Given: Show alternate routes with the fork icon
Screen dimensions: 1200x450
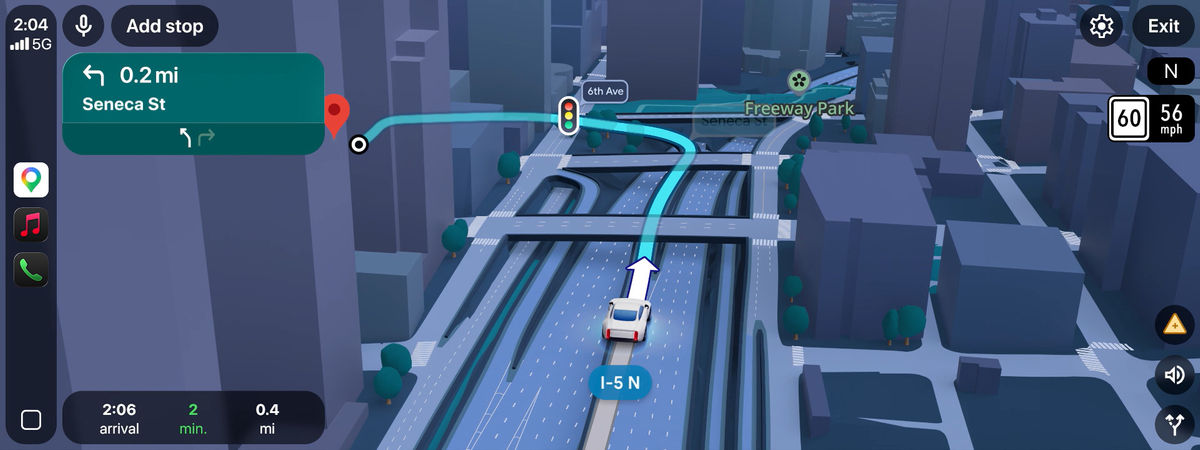Looking at the screenshot, I should 1174,424.
